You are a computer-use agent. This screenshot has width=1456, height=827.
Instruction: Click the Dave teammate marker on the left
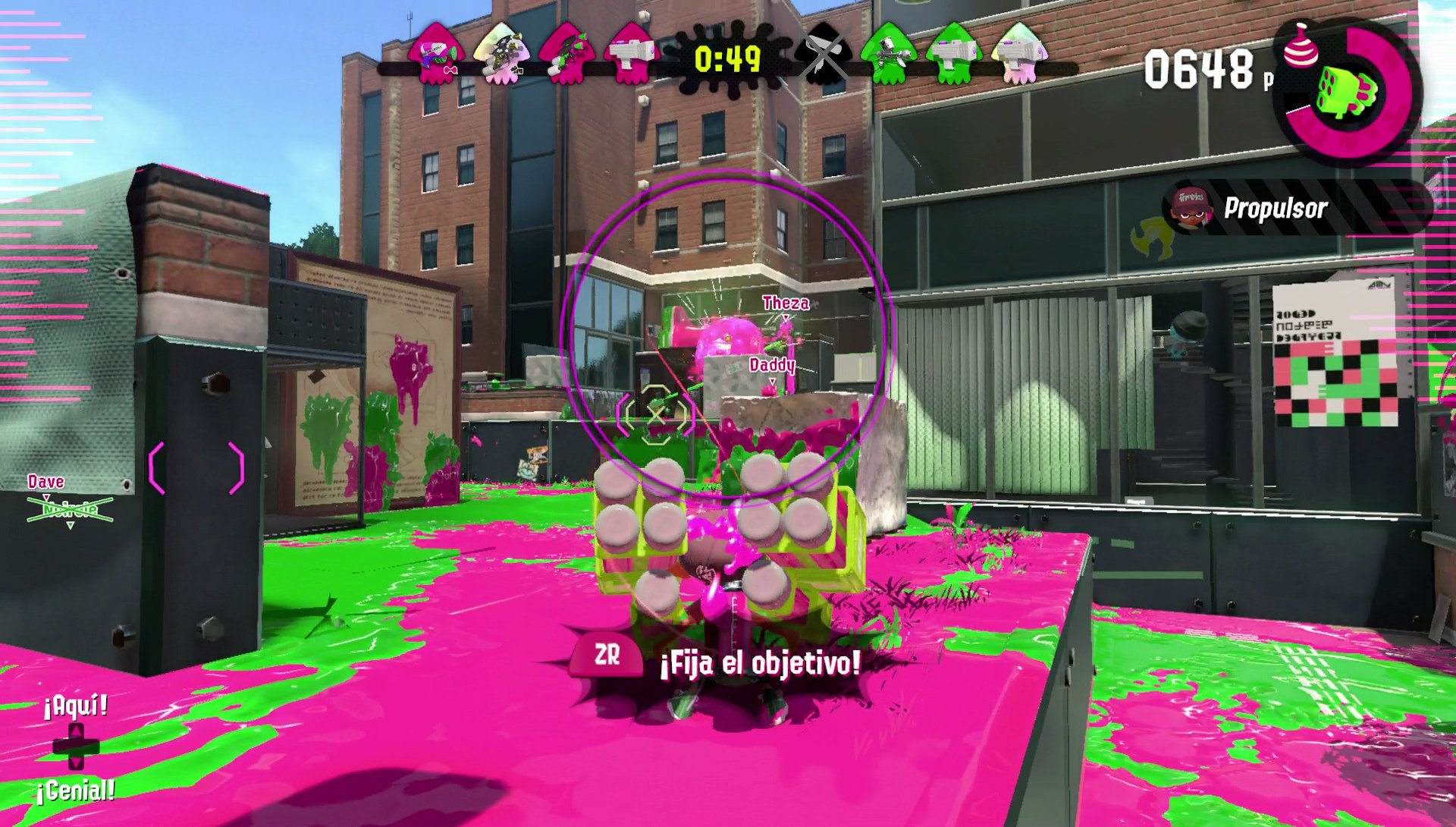[45, 480]
